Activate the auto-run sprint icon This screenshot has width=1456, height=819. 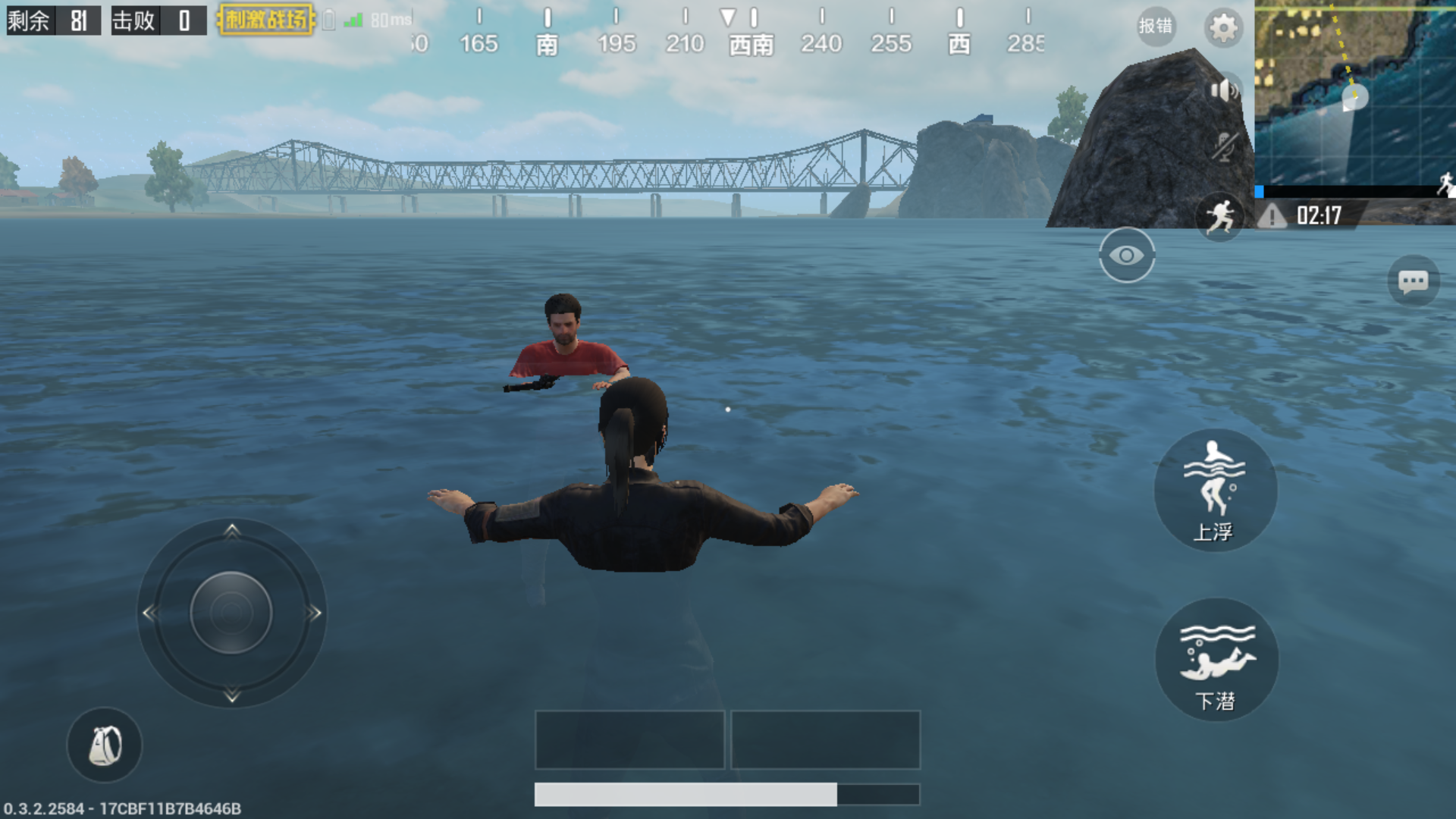pos(1220,216)
